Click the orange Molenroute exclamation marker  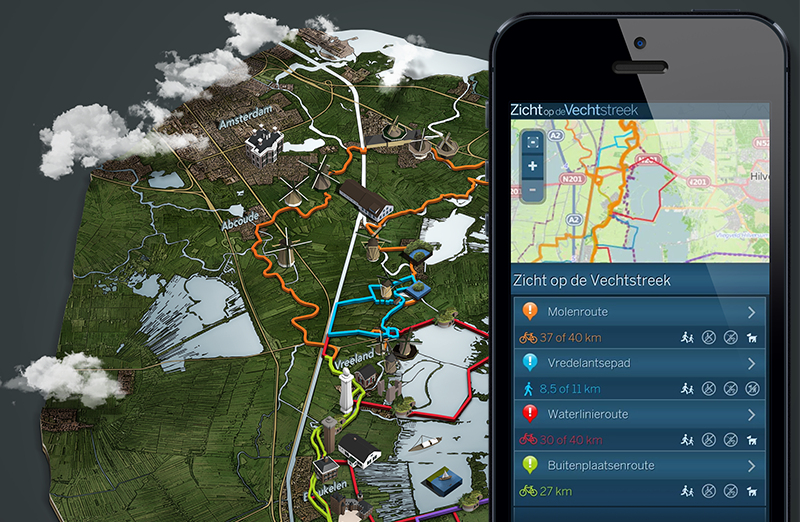530,312
